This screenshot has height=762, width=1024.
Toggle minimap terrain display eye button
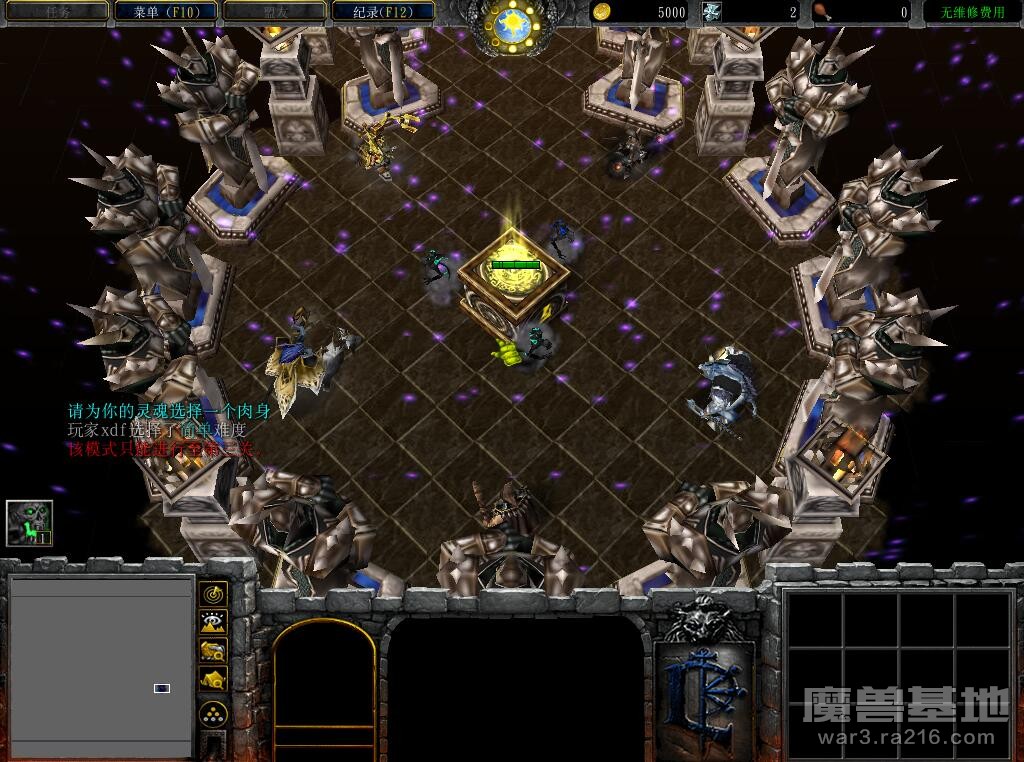pyautogui.click(x=213, y=622)
